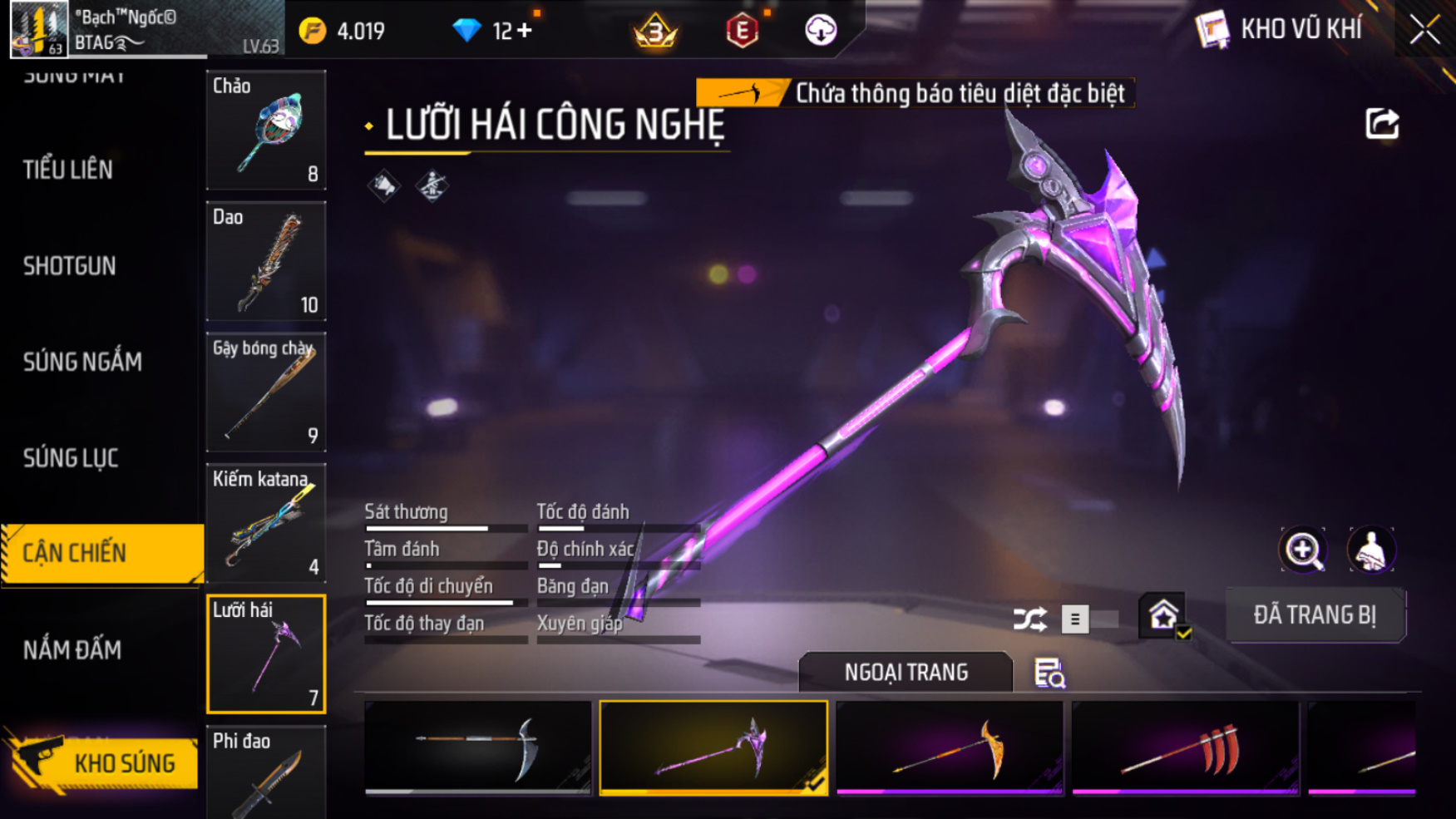Select the default silver scythe skin
This screenshot has width=1456, height=819.
[478, 747]
